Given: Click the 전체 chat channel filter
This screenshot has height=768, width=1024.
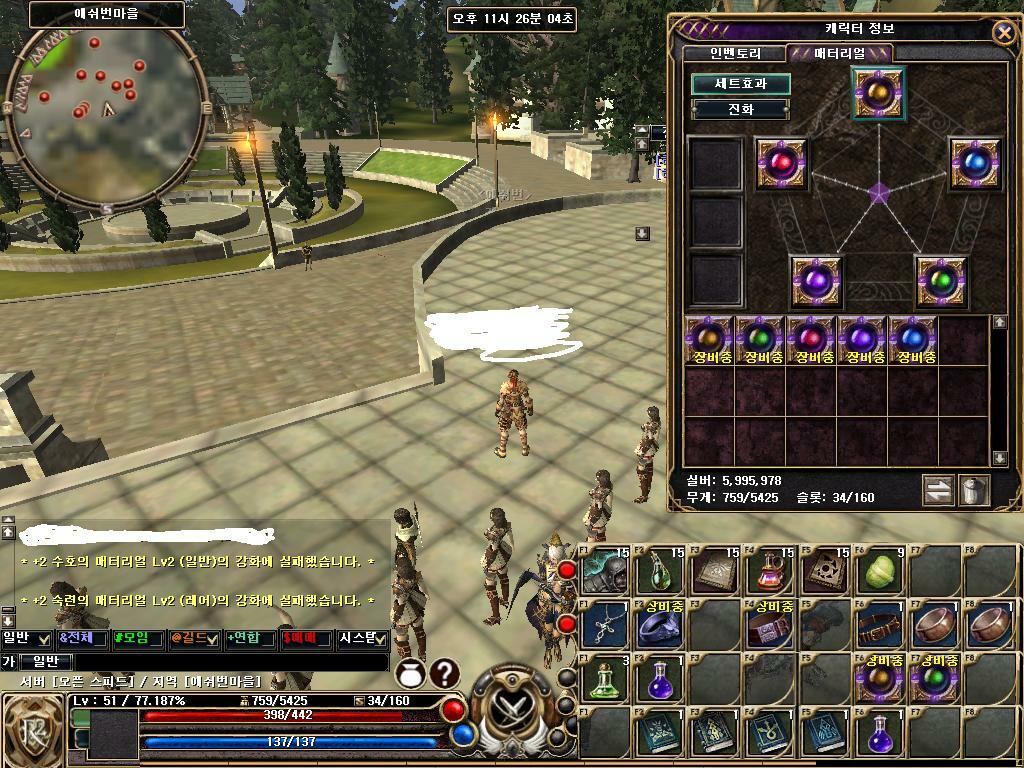Looking at the screenshot, I should tap(82, 638).
